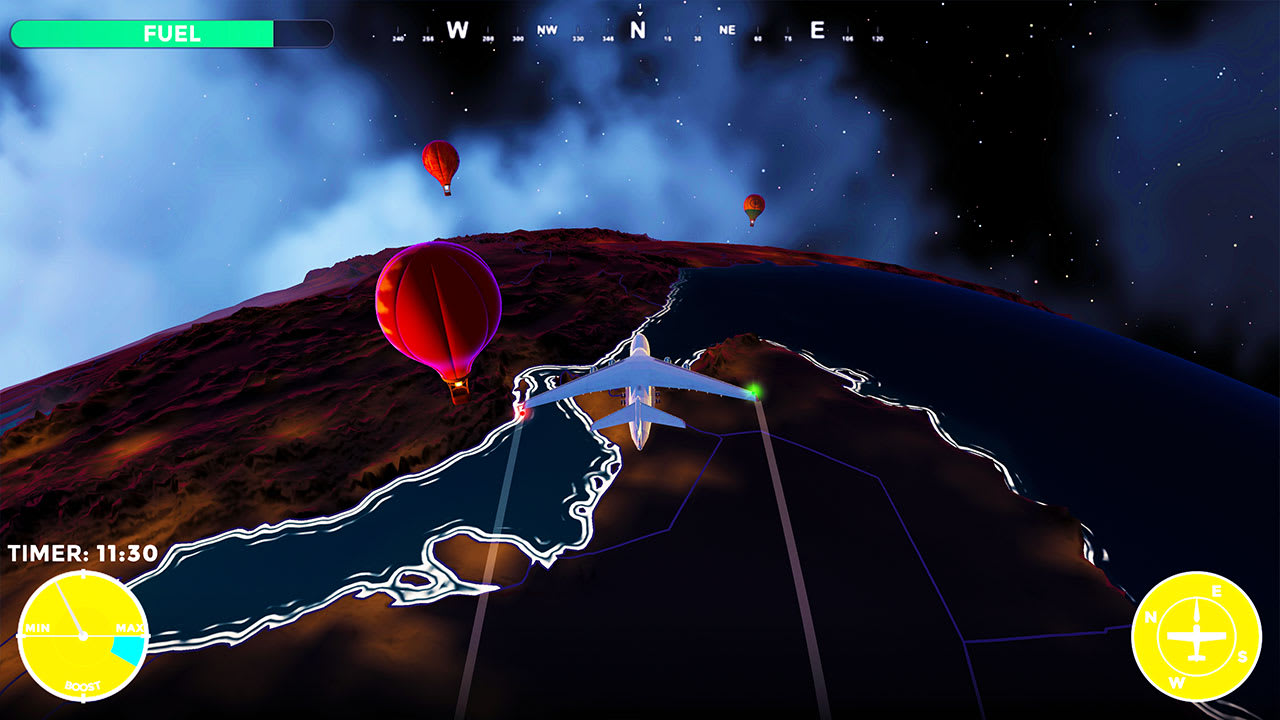Click the S letter on the yellow compass

coord(1243,655)
